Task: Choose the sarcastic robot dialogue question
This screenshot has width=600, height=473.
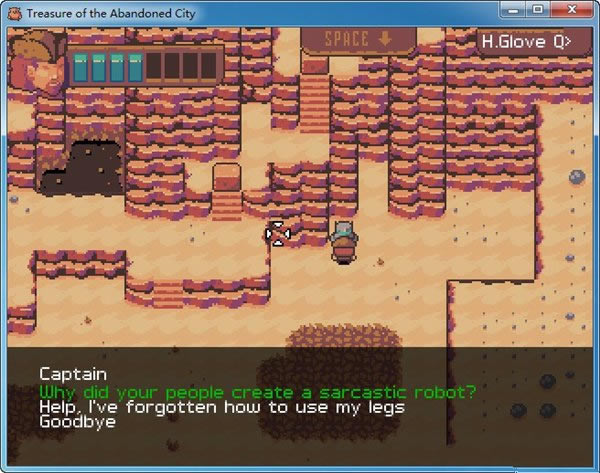Action: [x=257, y=391]
